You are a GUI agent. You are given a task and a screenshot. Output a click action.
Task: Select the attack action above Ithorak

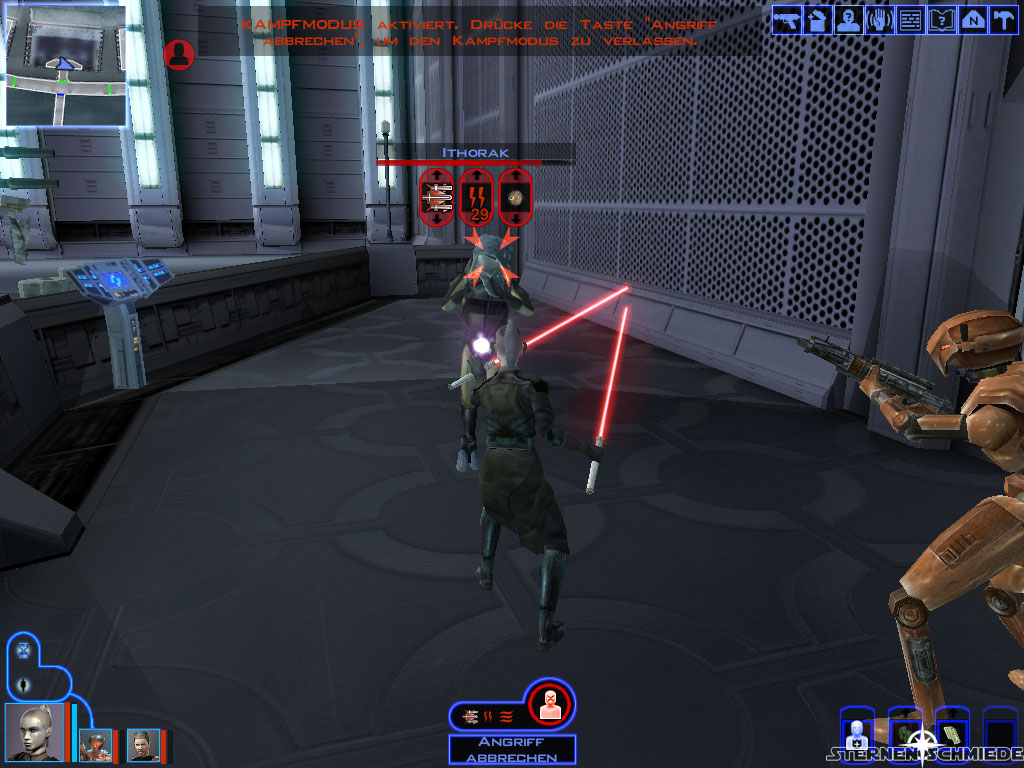(x=437, y=197)
